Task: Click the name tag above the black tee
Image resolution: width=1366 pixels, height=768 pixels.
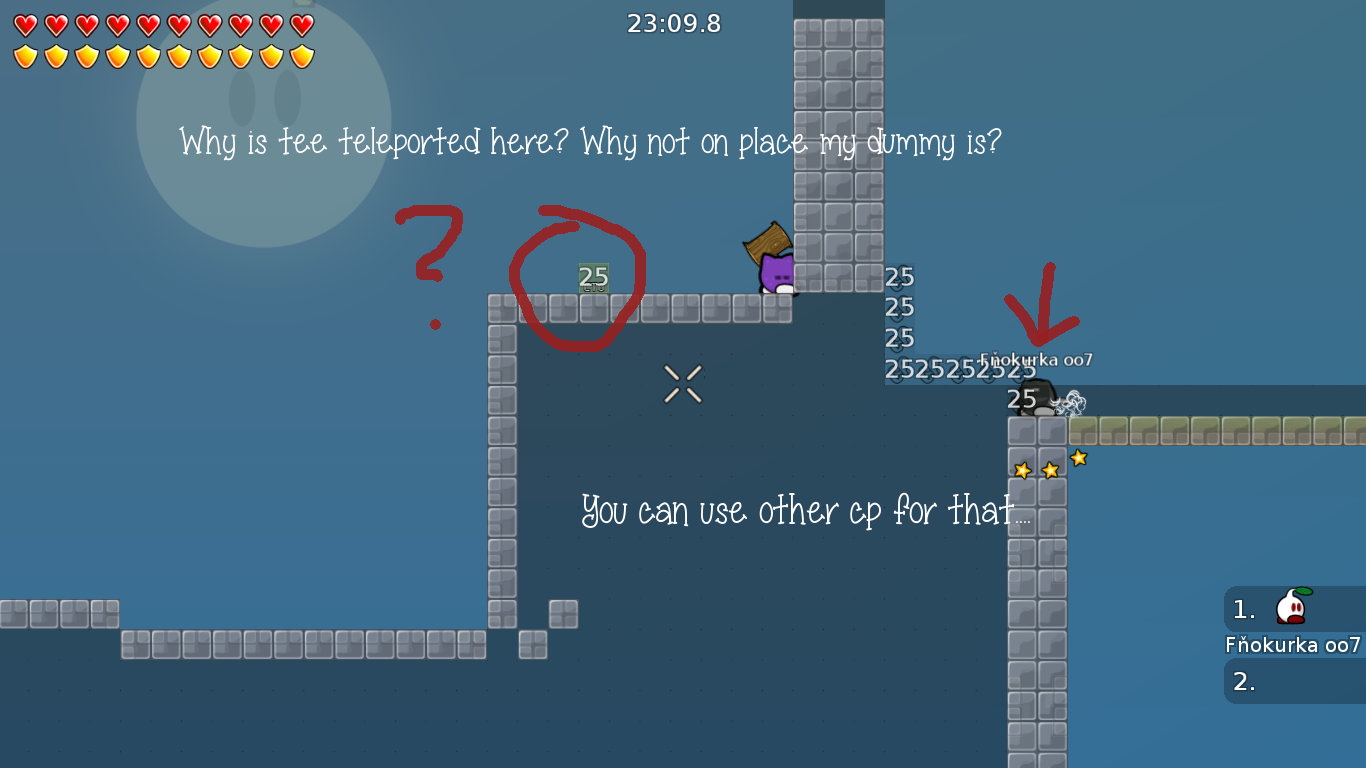Action: point(1035,357)
